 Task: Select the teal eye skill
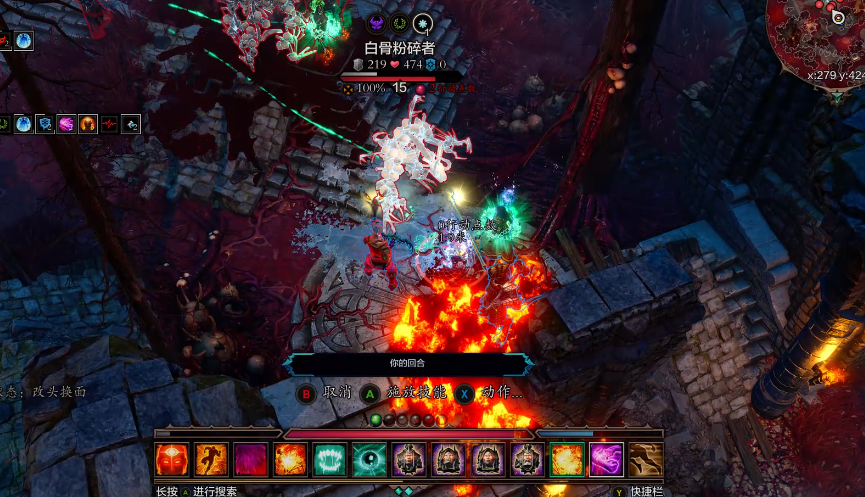(369, 459)
